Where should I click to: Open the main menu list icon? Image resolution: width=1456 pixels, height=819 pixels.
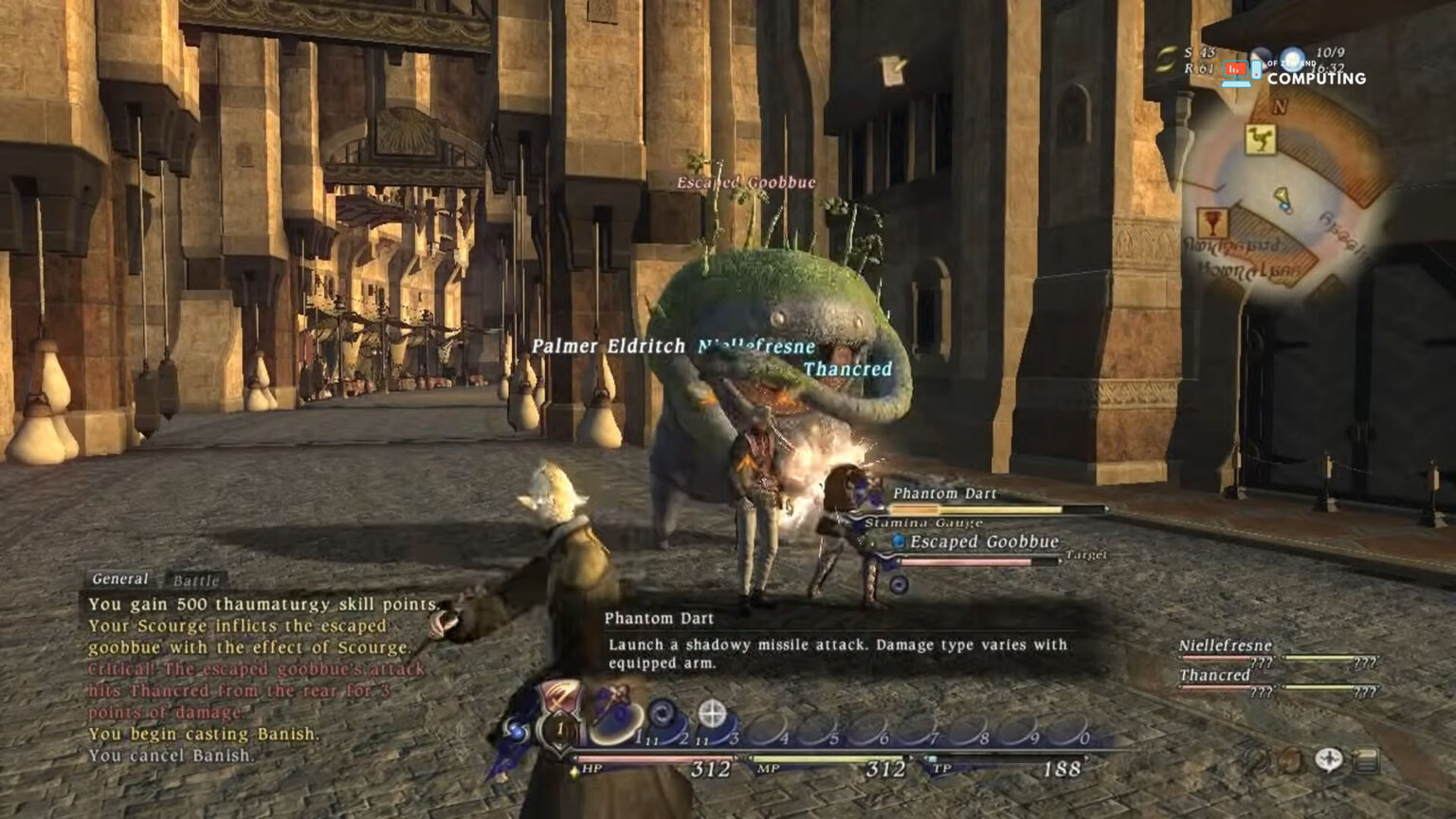click(1366, 759)
